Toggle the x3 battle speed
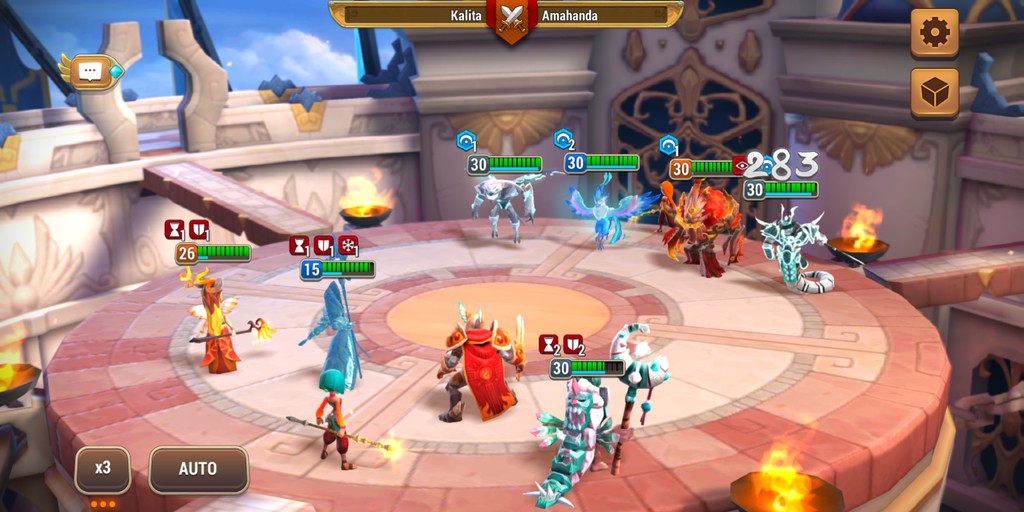Screen dimensions: 1024x512 pyautogui.click(x=103, y=469)
